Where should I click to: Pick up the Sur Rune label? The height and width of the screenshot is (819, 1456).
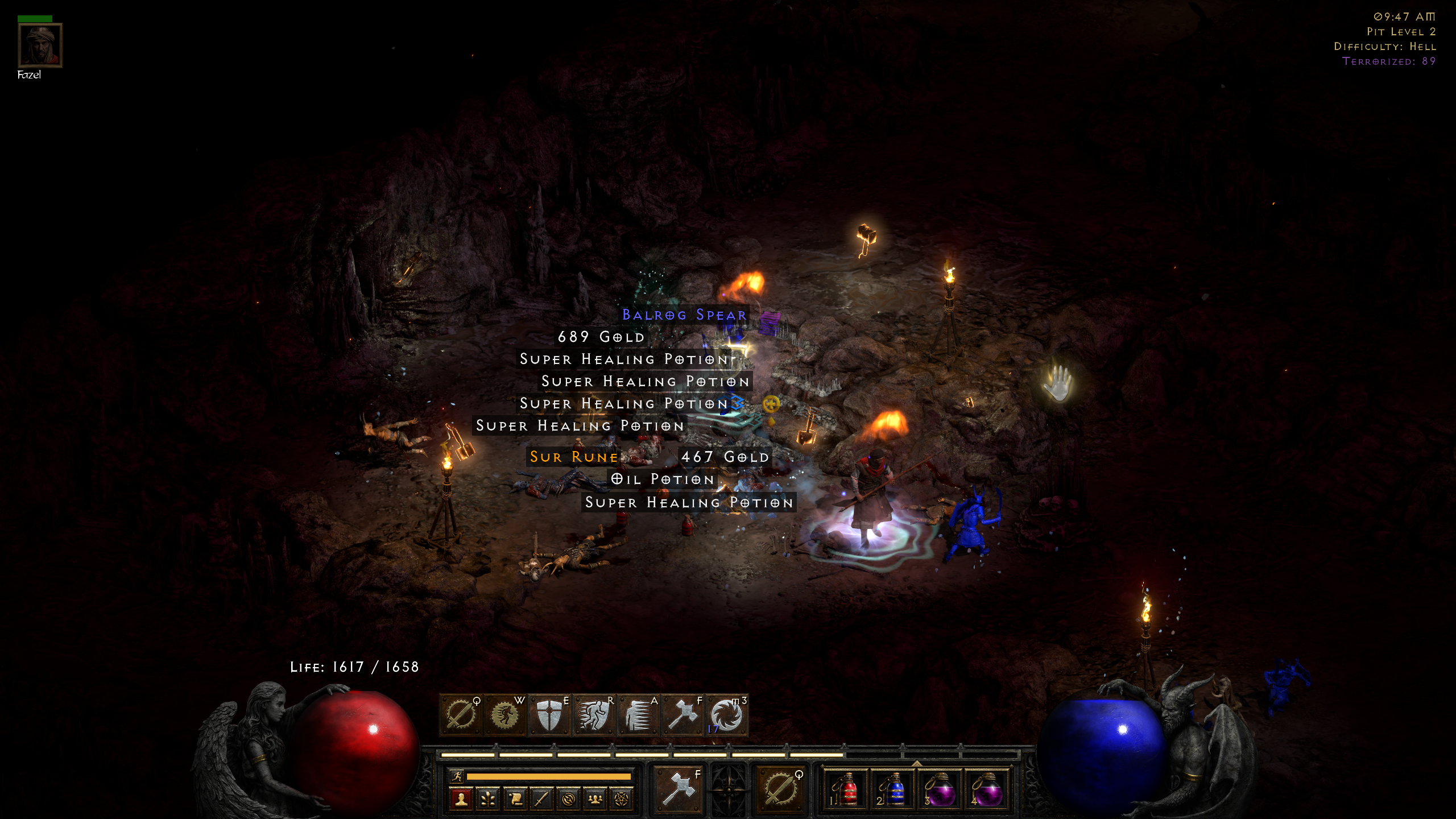[x=573, y=457]
